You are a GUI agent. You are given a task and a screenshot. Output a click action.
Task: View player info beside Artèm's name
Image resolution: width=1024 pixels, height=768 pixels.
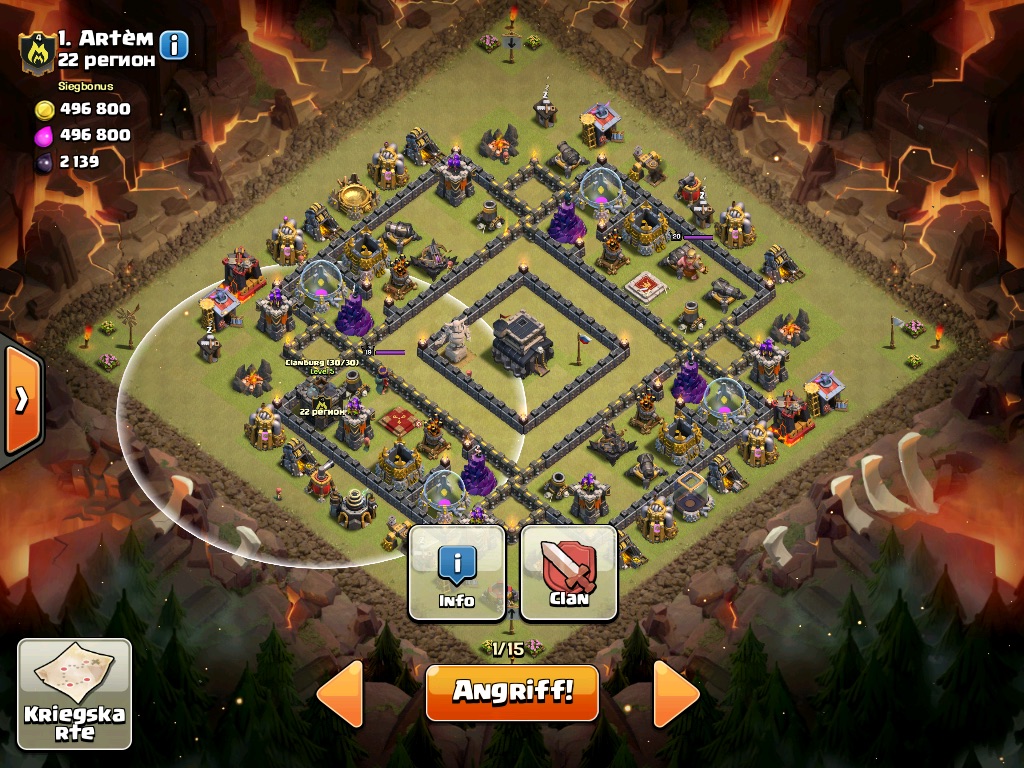174,45
